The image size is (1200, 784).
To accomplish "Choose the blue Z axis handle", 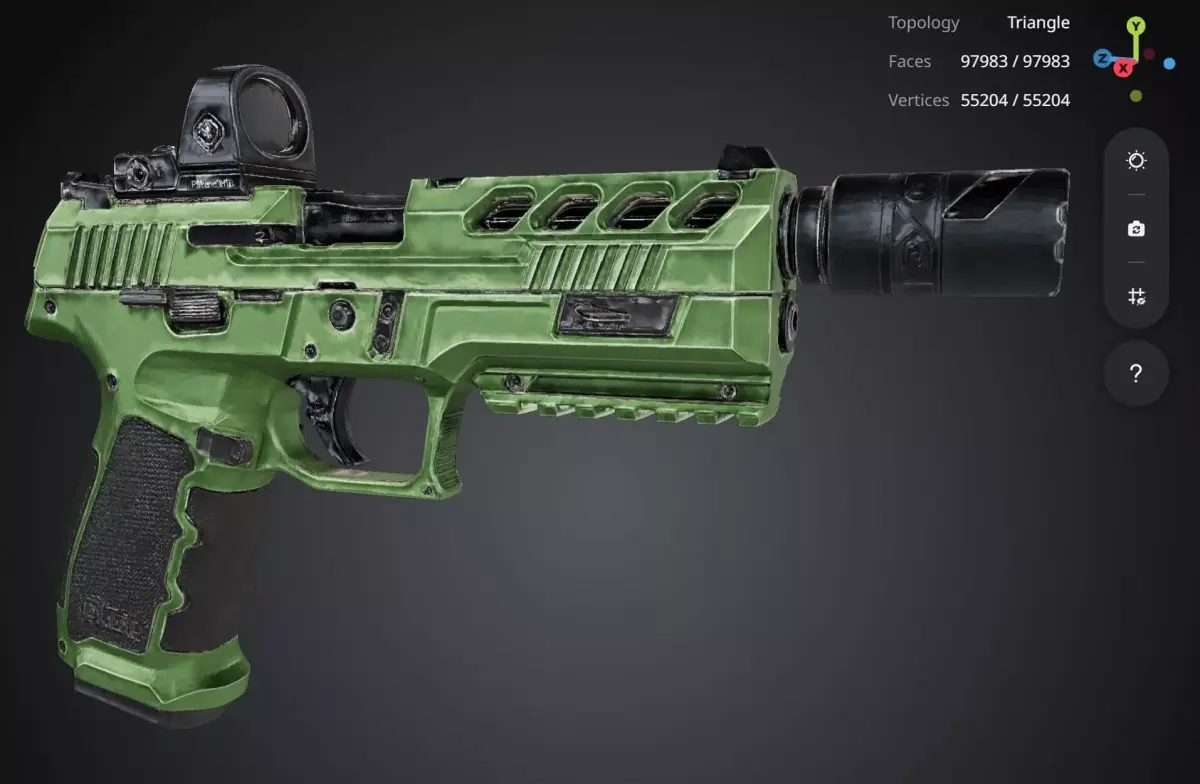I will click(x=1102, y=58).
